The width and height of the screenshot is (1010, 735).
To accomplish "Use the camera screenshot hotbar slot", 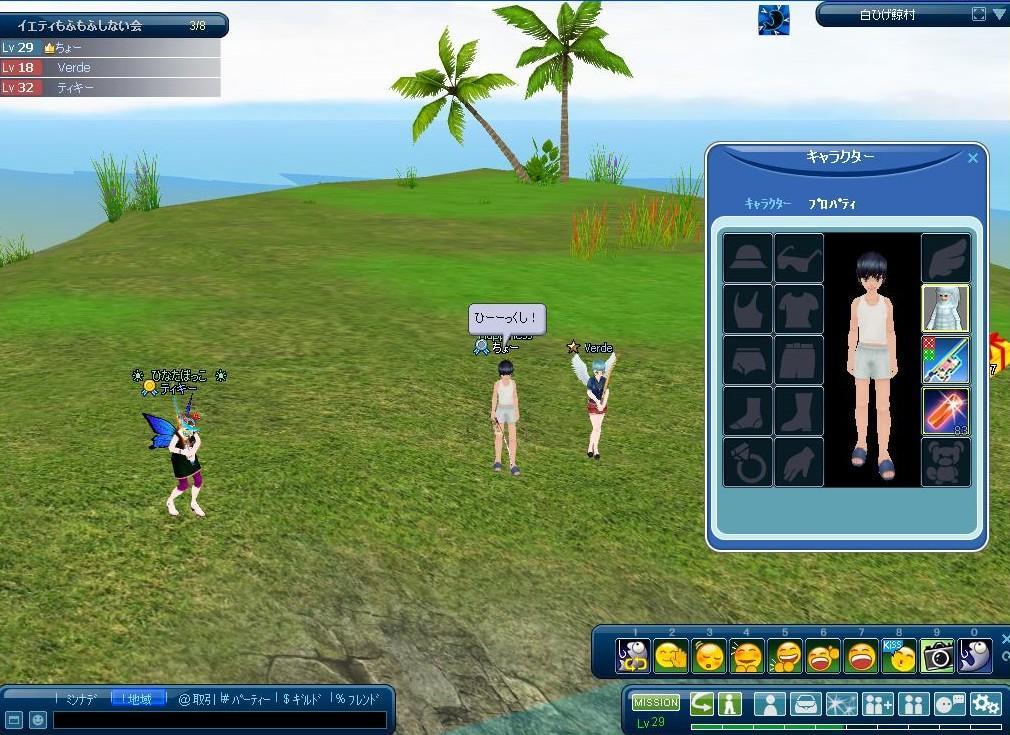I will point(938,656).
